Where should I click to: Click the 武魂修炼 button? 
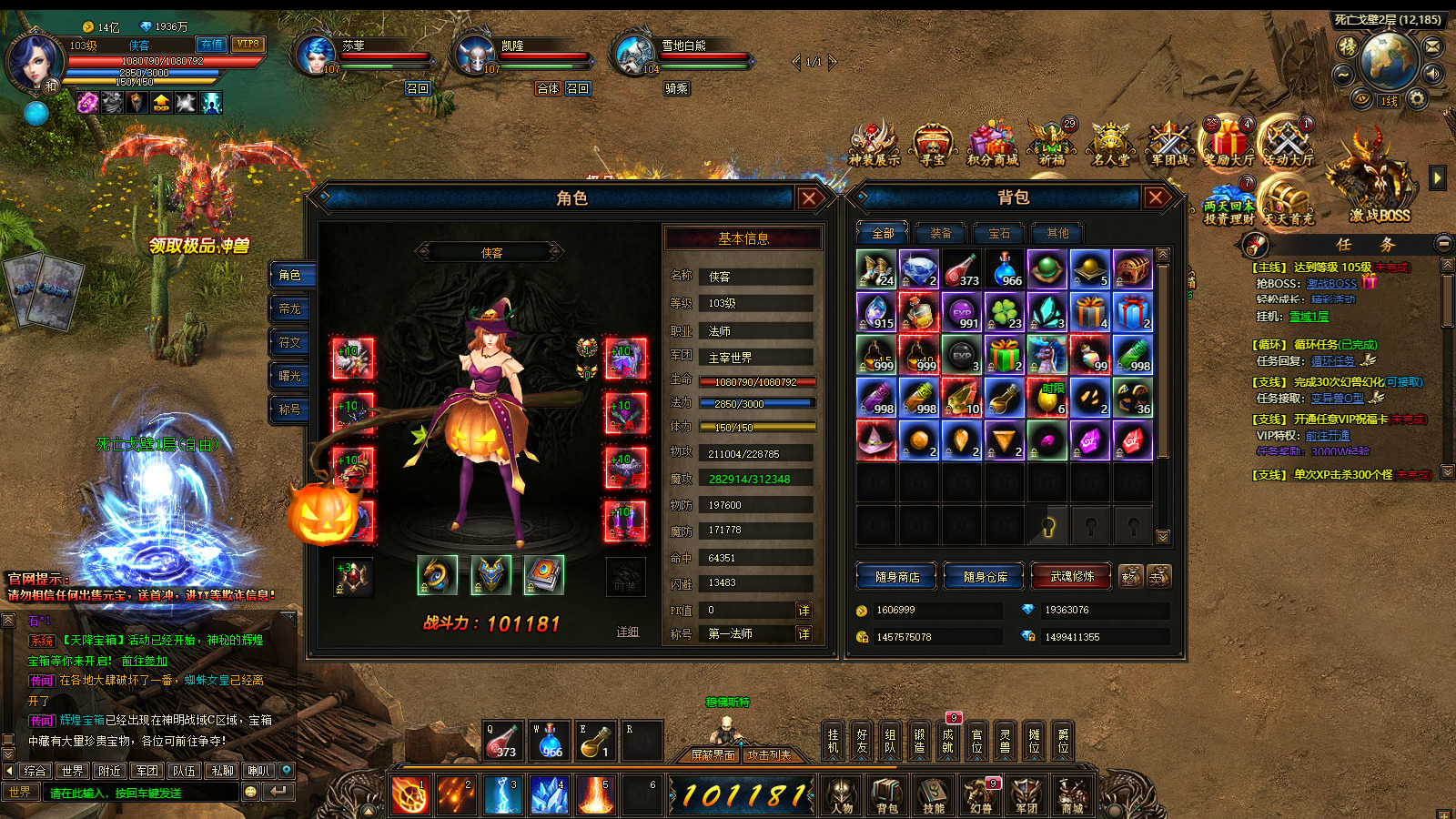(x=1072, y=576)
